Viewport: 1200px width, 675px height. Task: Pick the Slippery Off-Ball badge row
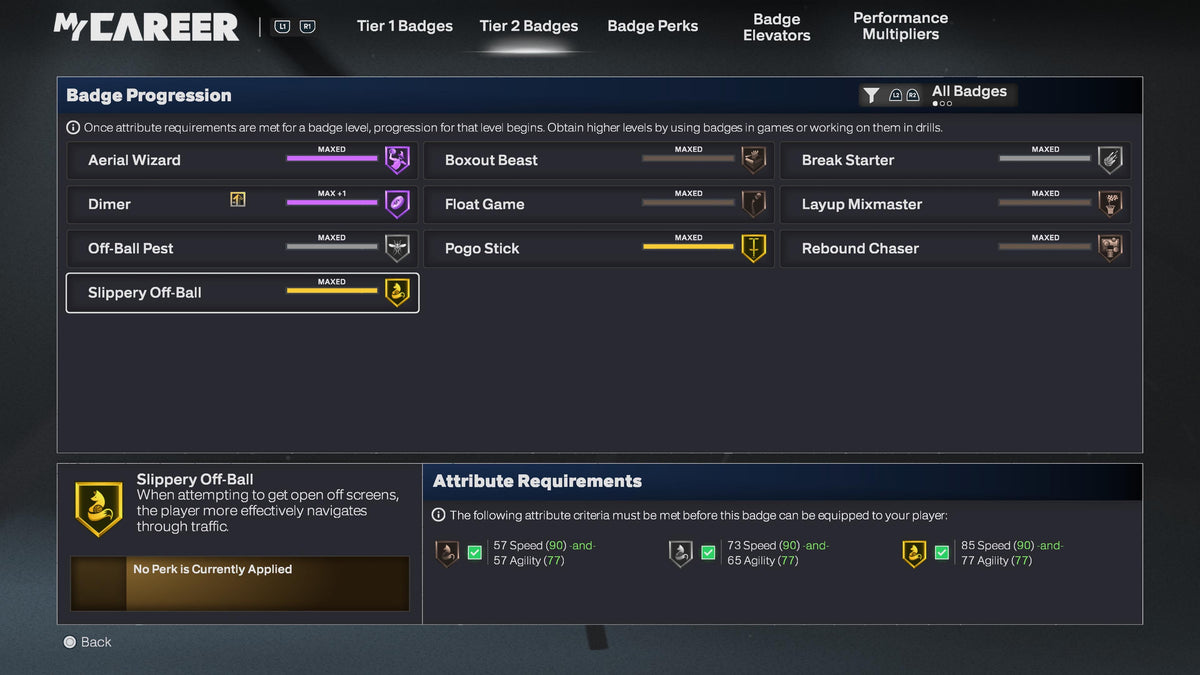(x=242, y=293)
